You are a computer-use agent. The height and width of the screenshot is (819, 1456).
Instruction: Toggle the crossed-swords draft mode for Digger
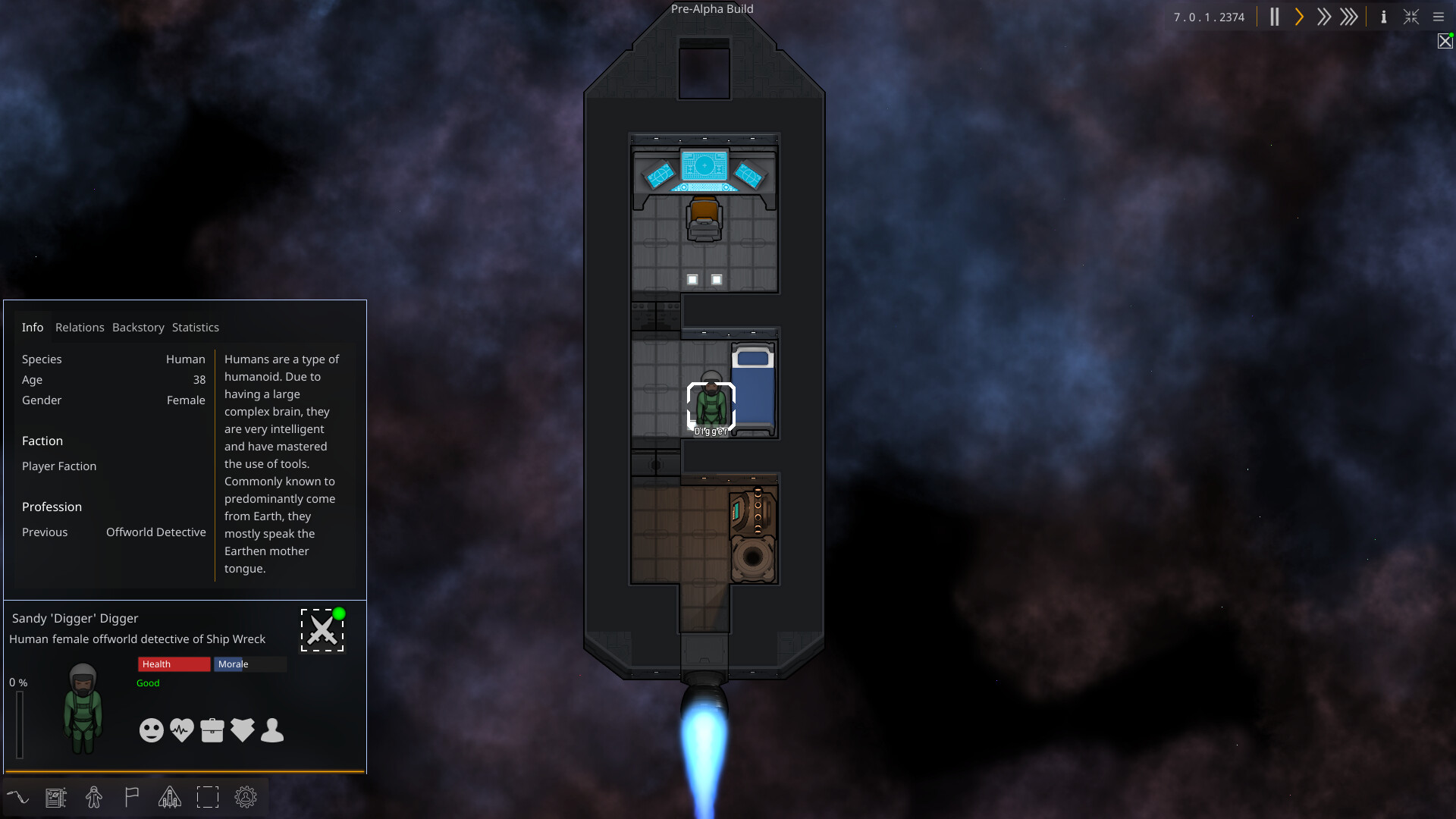tap(322, 629)
